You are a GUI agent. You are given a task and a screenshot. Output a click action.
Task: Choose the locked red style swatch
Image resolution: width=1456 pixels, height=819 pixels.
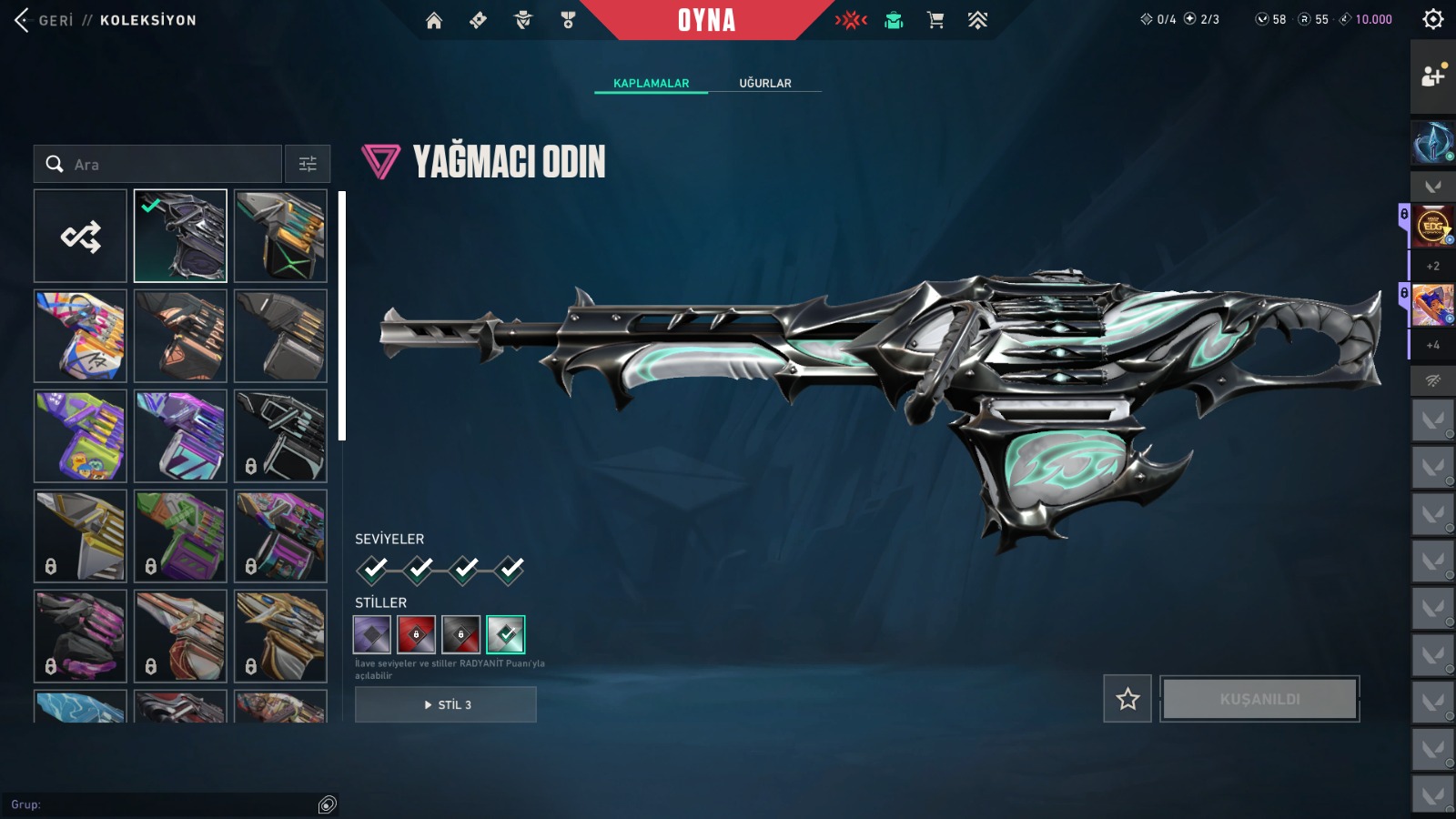pos(417,635)
